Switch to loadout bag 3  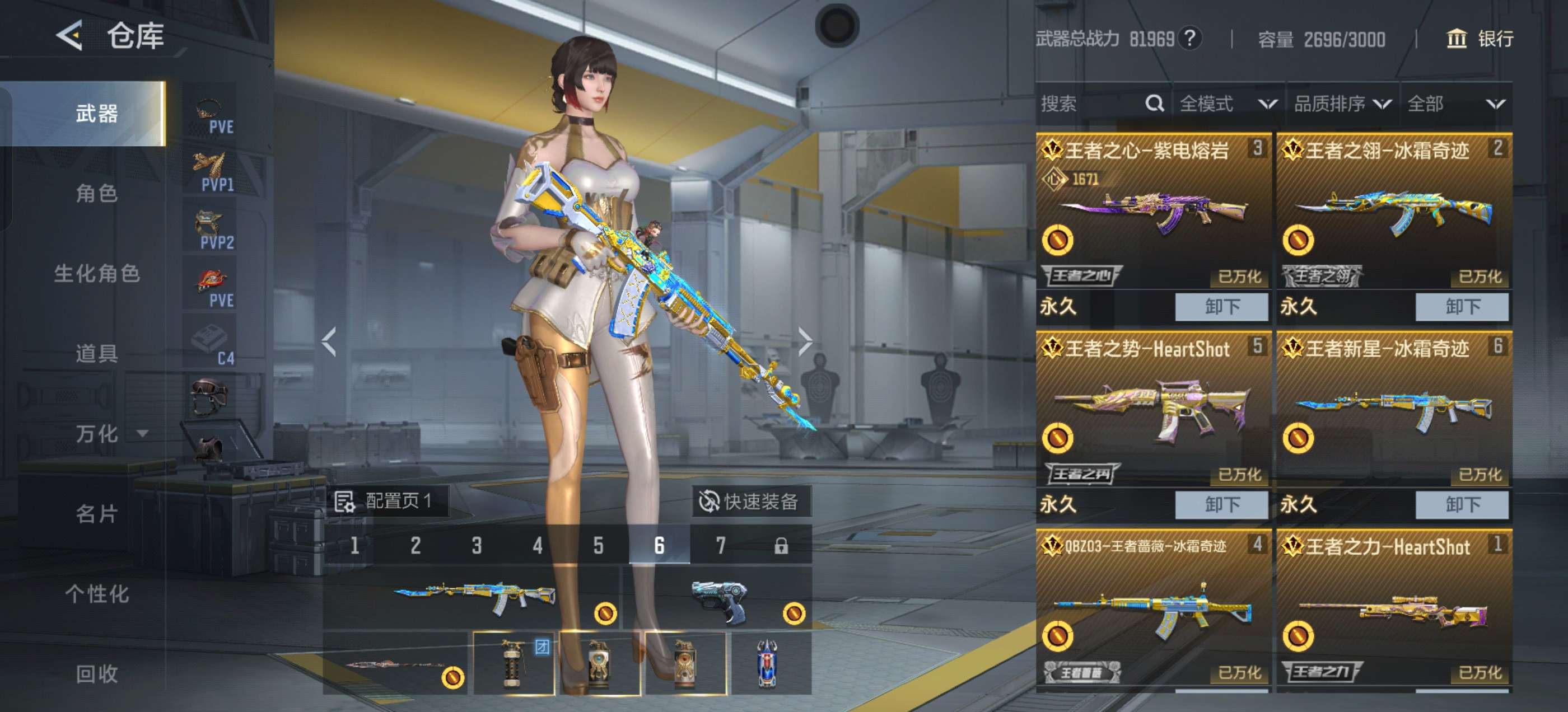click(x=477, y=545)
